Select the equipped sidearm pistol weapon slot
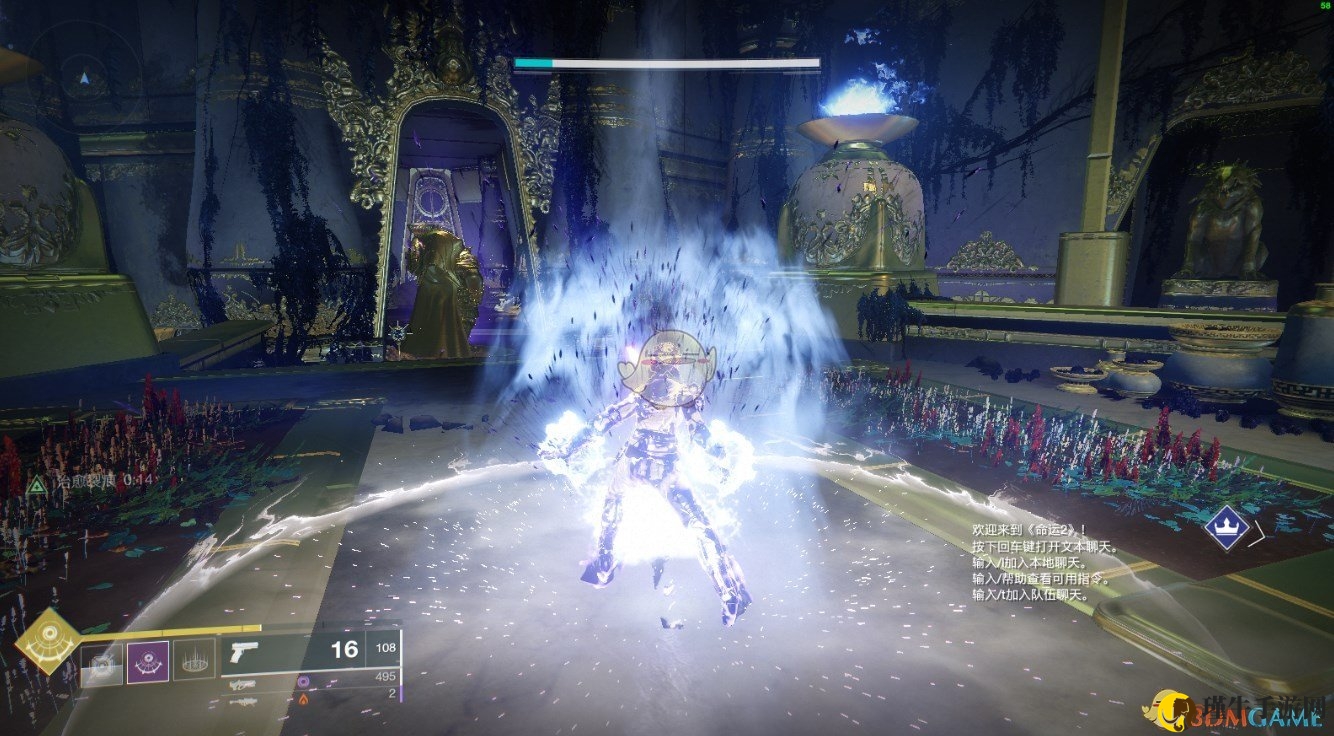This screenshot has width=1334, height=736. tap(244, 651)
